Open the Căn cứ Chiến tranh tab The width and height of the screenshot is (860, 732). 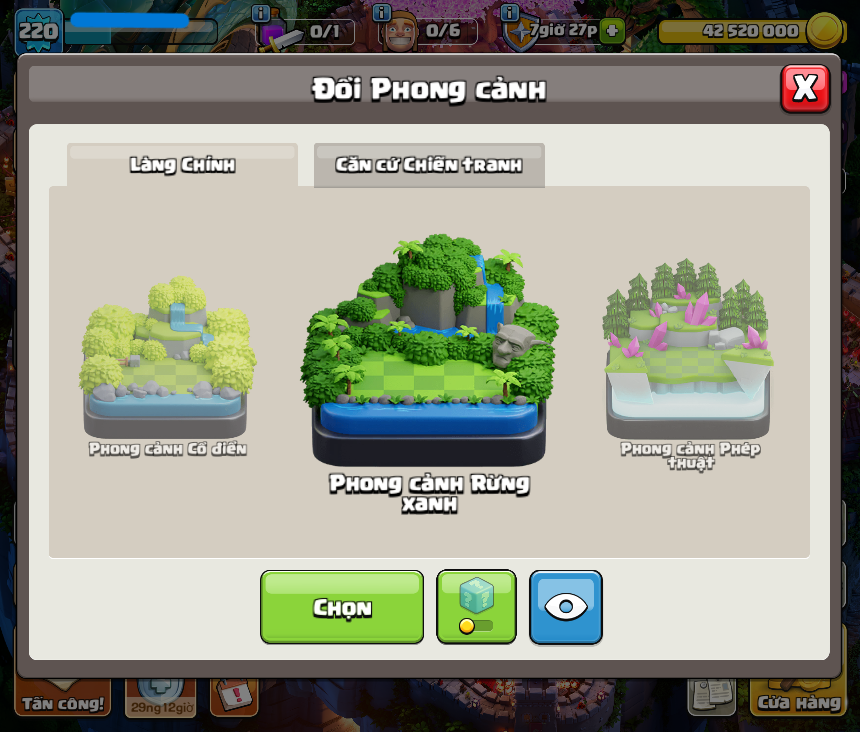point(429,165)
